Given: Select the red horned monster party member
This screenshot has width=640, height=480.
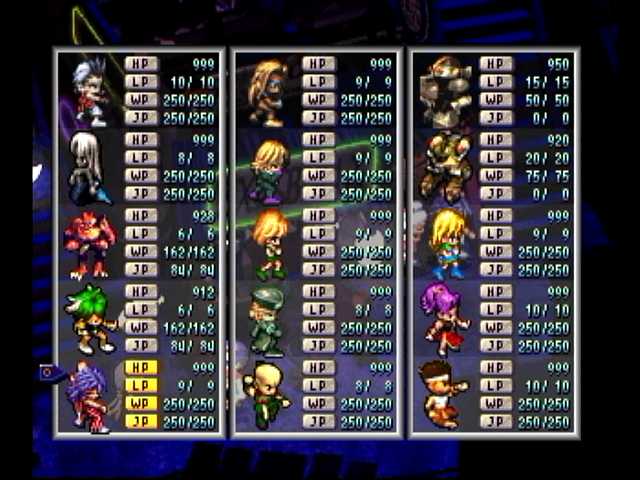Looking at the screenshot, I should pos(89,244).
